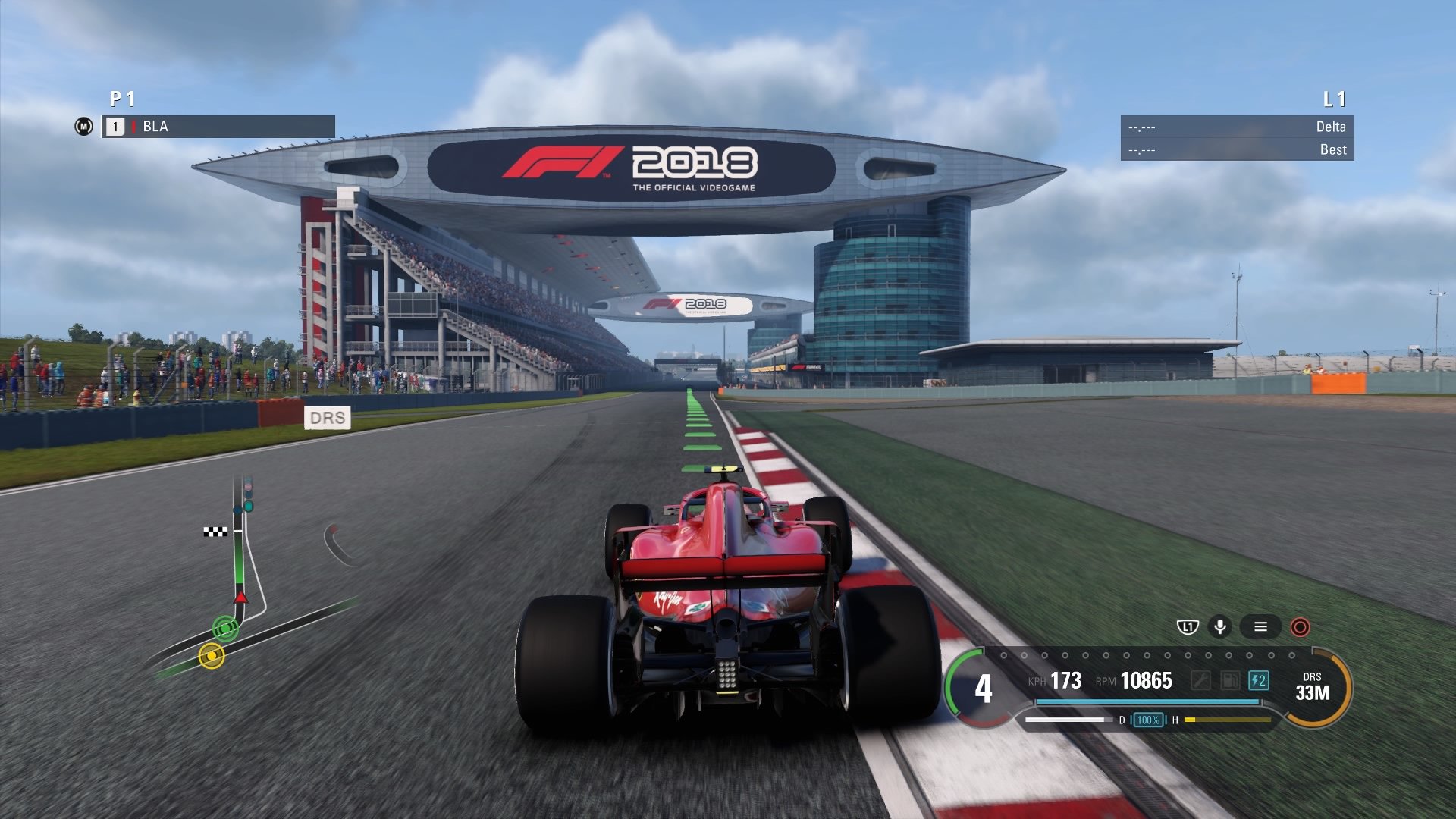Select the wrench damage status icon

click(x=1201, y=679)
